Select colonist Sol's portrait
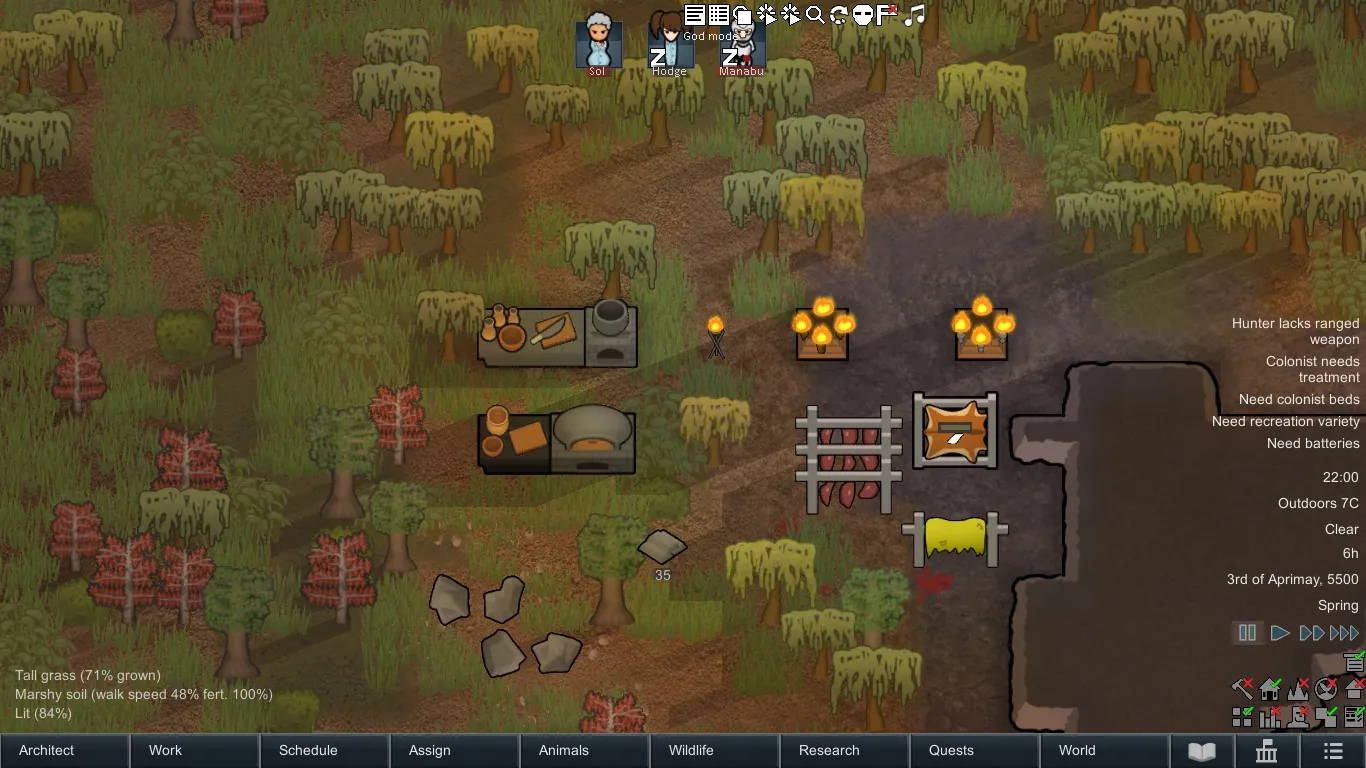 pos(598,43)
